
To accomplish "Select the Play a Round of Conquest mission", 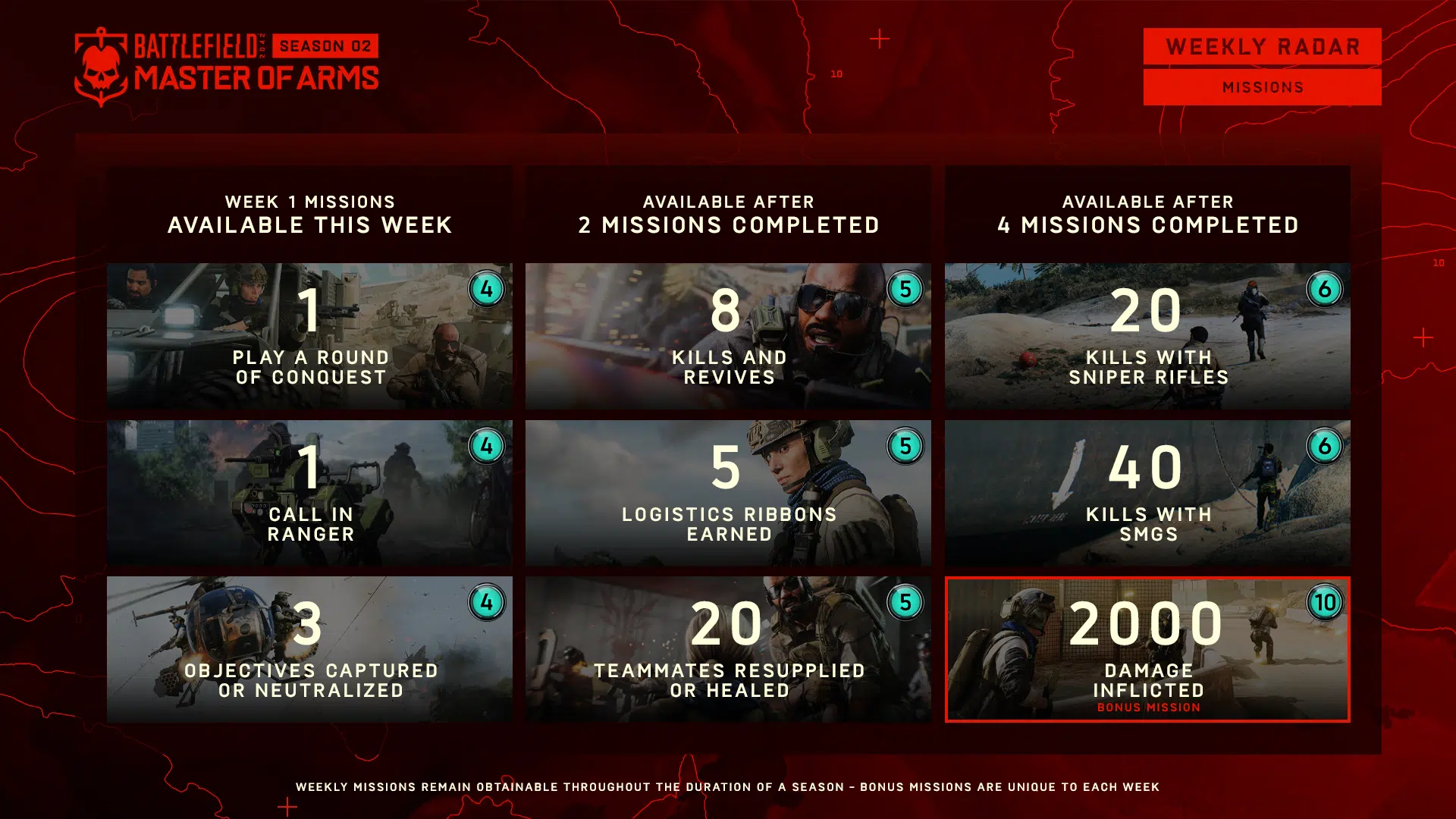I will (309, 336).
